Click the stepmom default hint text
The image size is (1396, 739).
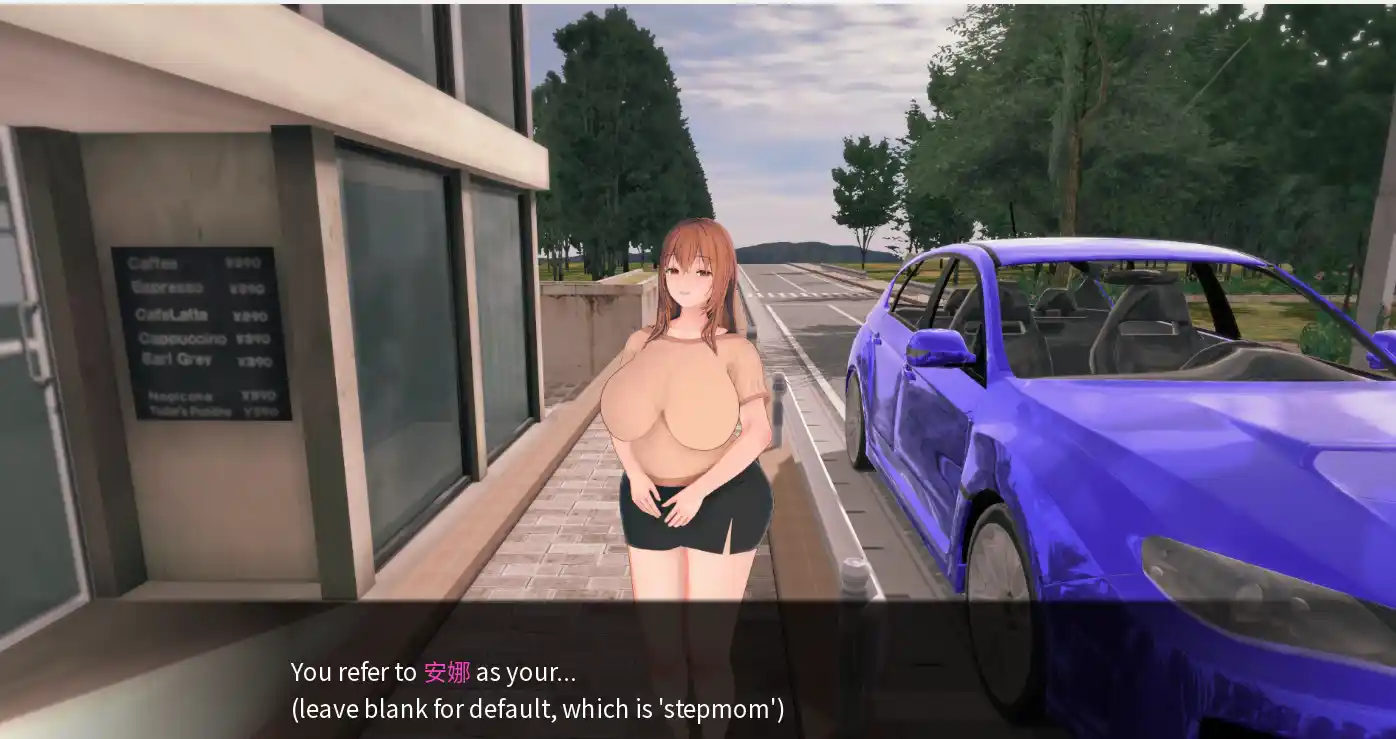click(537, 709)
